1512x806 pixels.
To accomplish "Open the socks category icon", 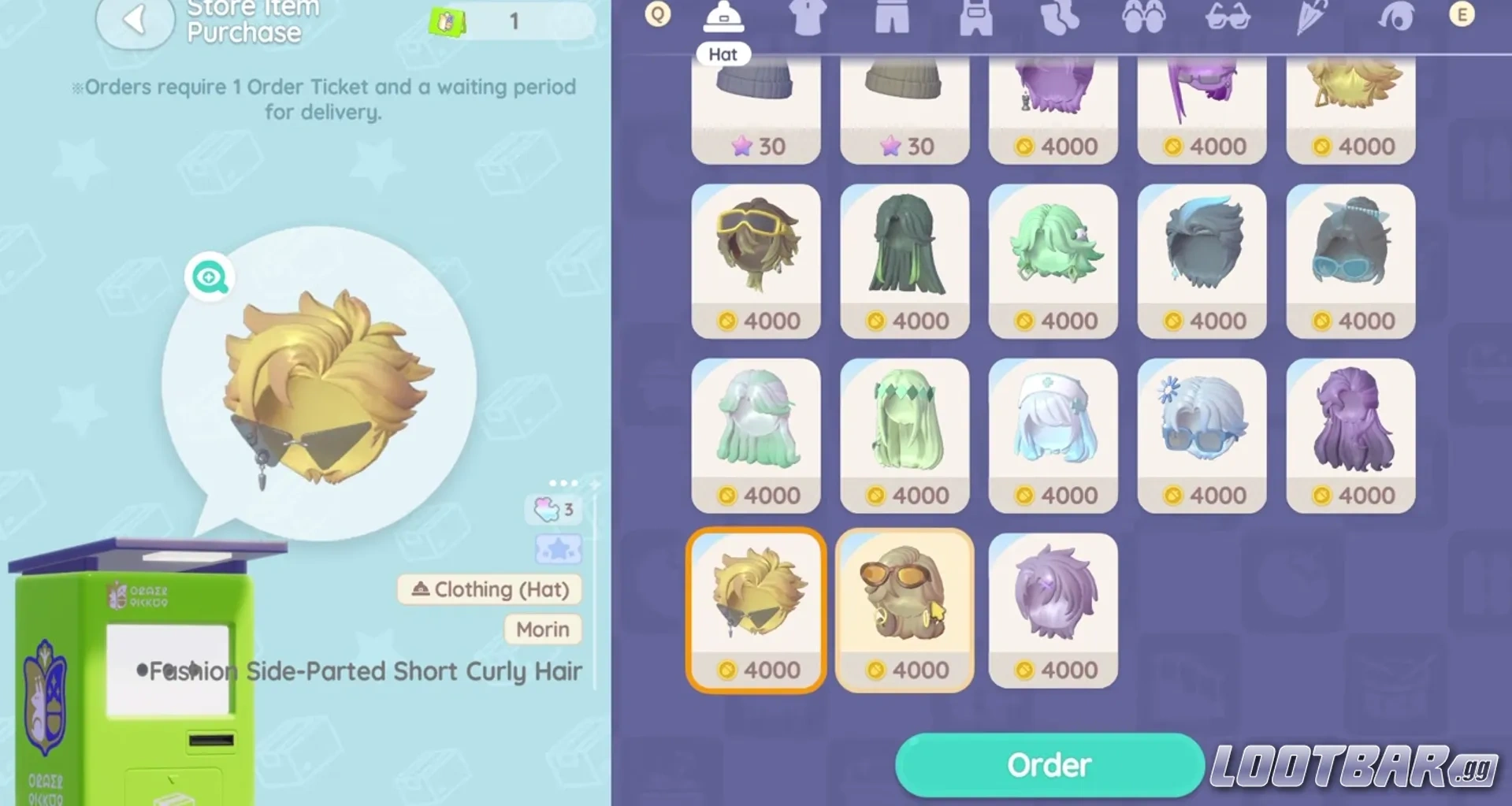I will [1060, 17].
